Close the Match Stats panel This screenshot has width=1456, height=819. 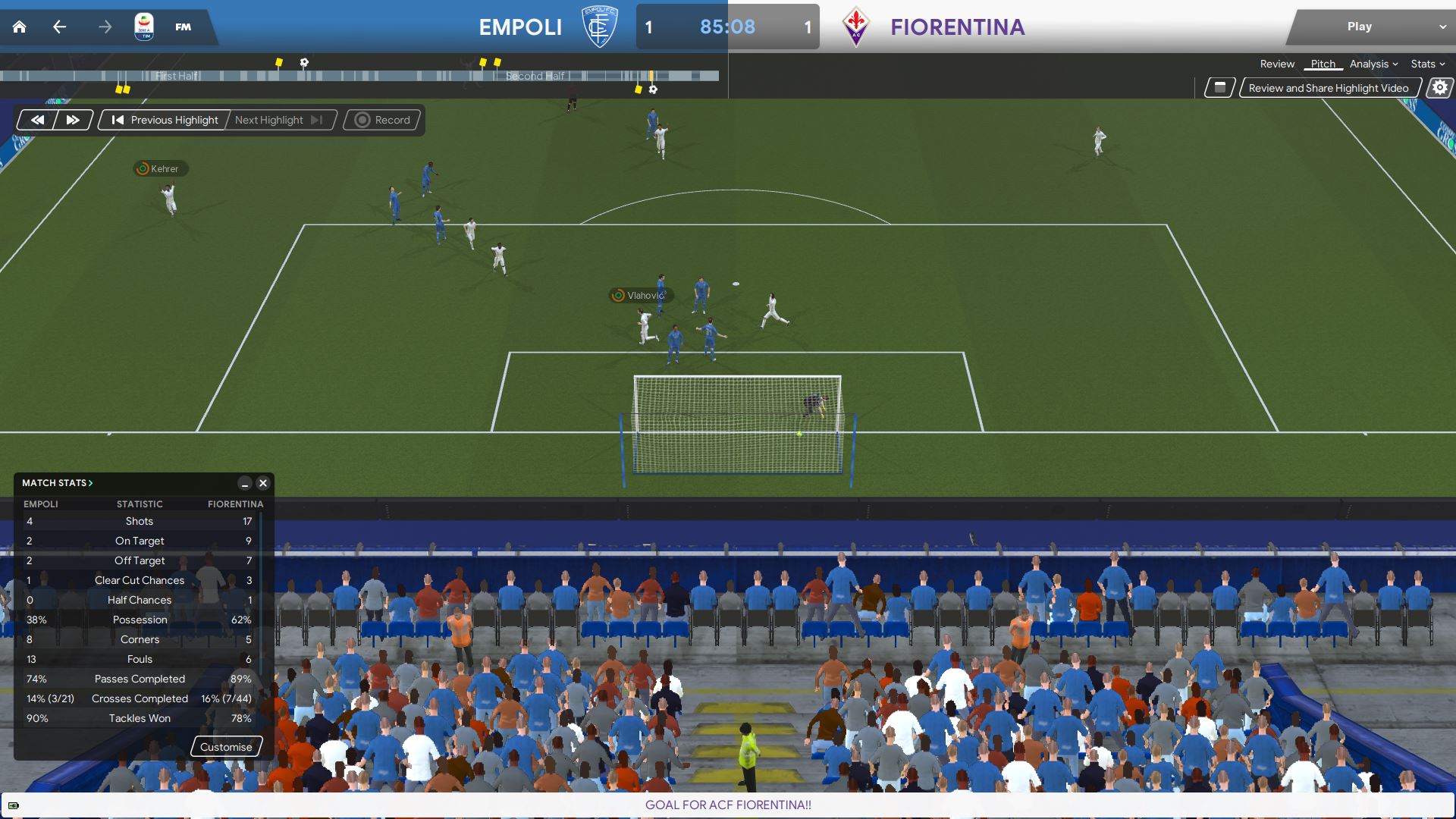coord(263,483)
